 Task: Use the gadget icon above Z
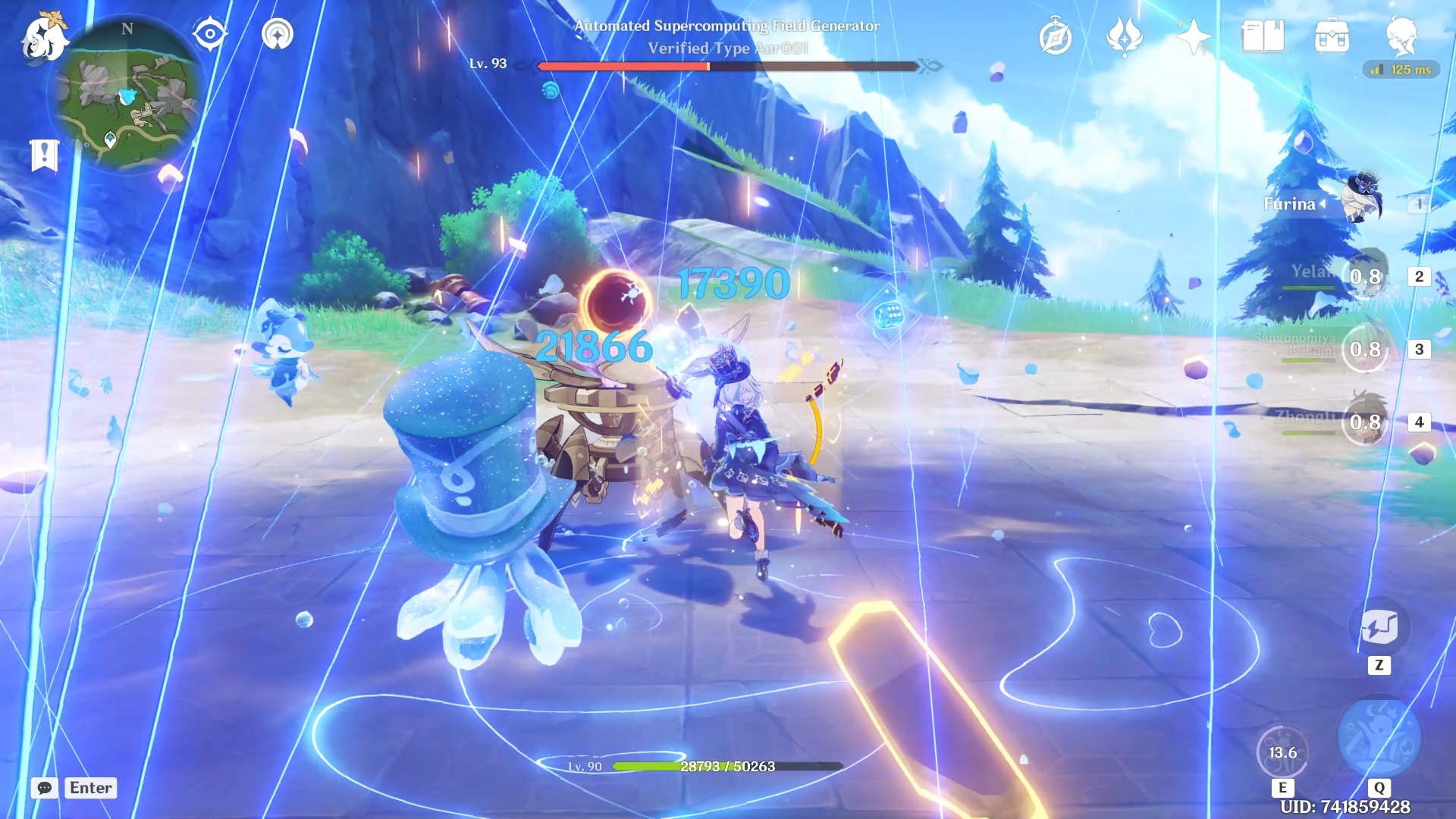click(1379, 627)
